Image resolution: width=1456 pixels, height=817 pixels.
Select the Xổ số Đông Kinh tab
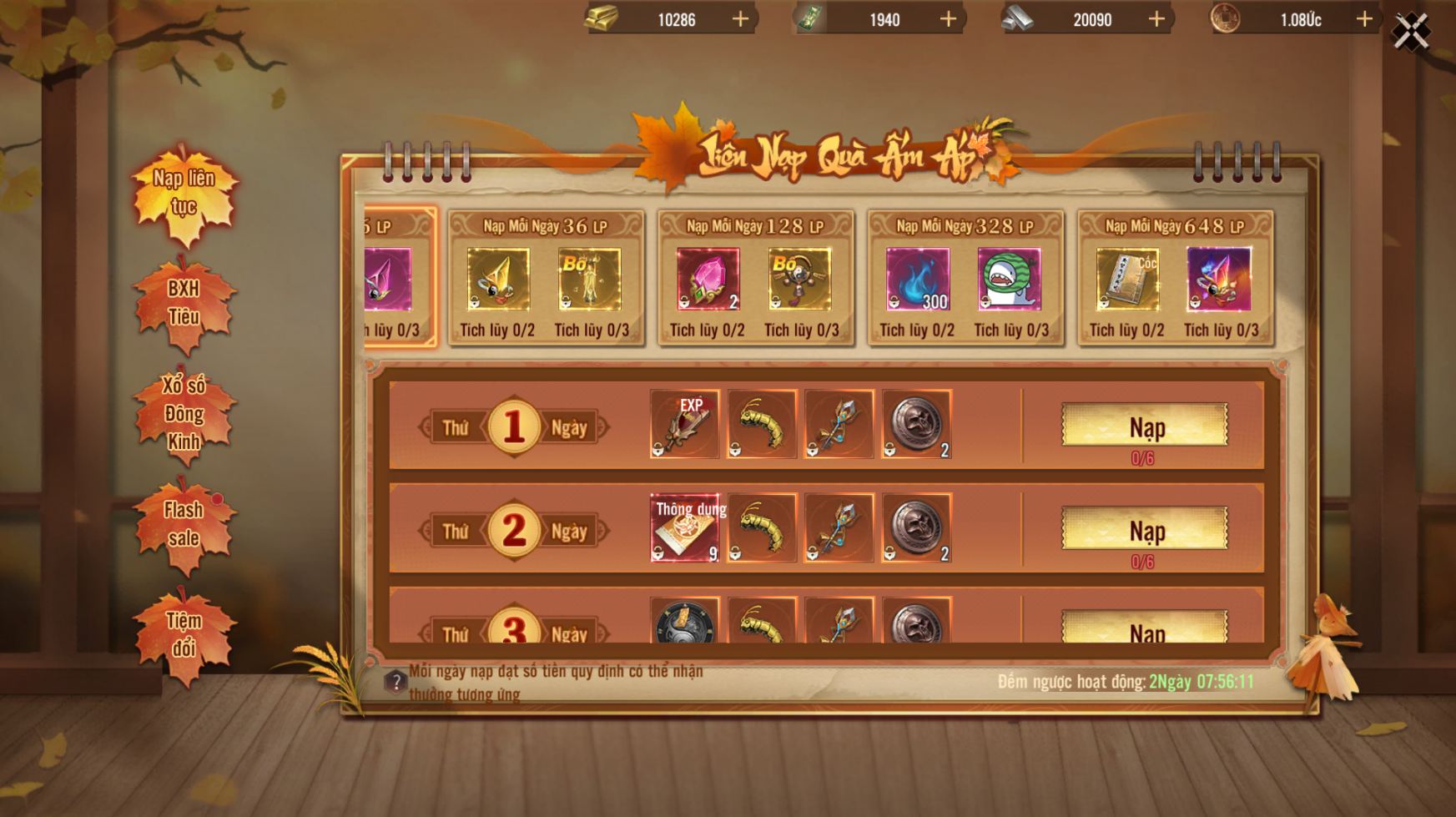[x=184, y=413]
